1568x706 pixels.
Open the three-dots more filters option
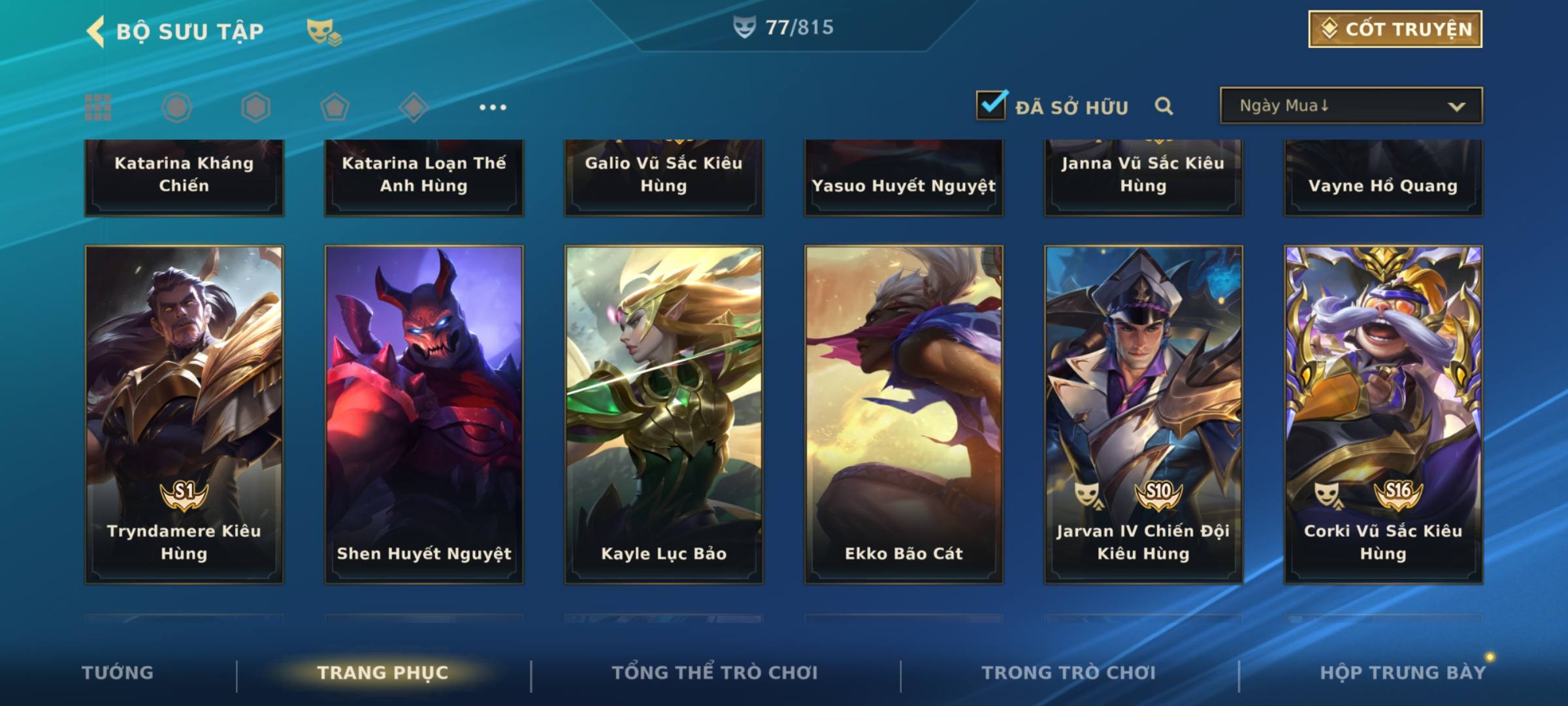pos(493,107)
